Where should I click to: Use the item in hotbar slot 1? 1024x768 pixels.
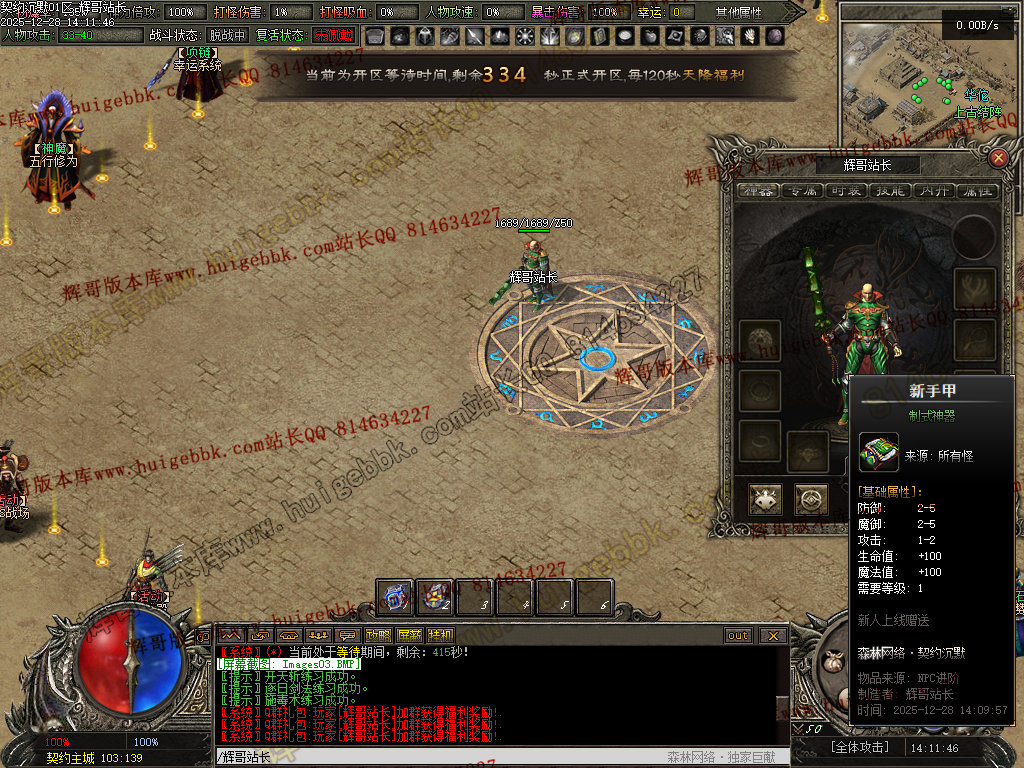coord(395,598)
